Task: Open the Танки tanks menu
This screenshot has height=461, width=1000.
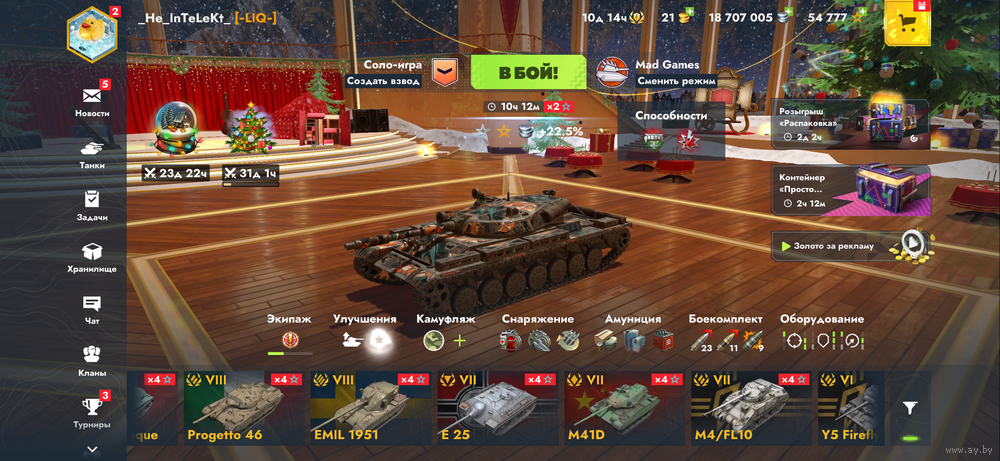Action: [92, 153]
